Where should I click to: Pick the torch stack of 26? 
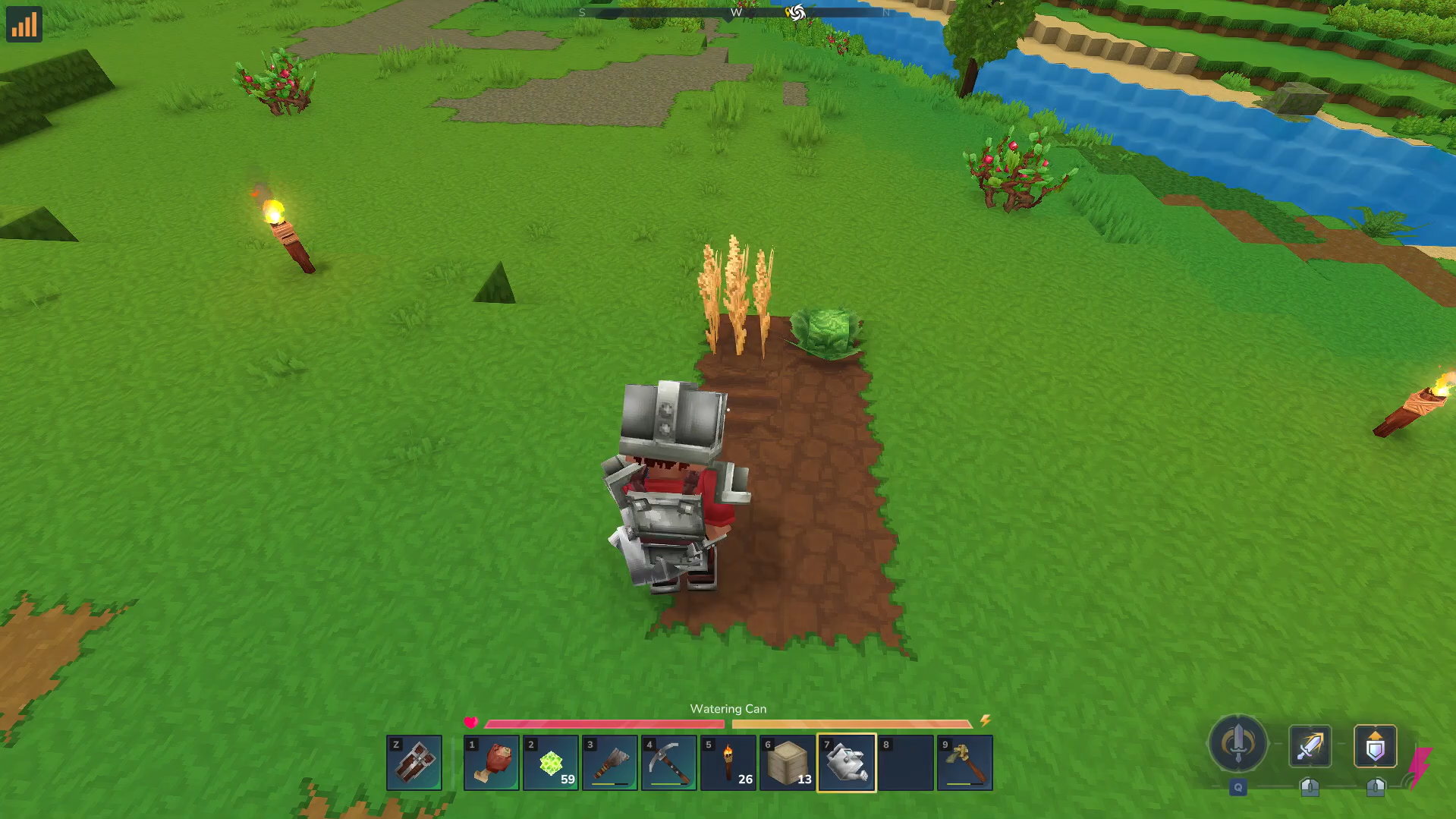pos(728,763)
